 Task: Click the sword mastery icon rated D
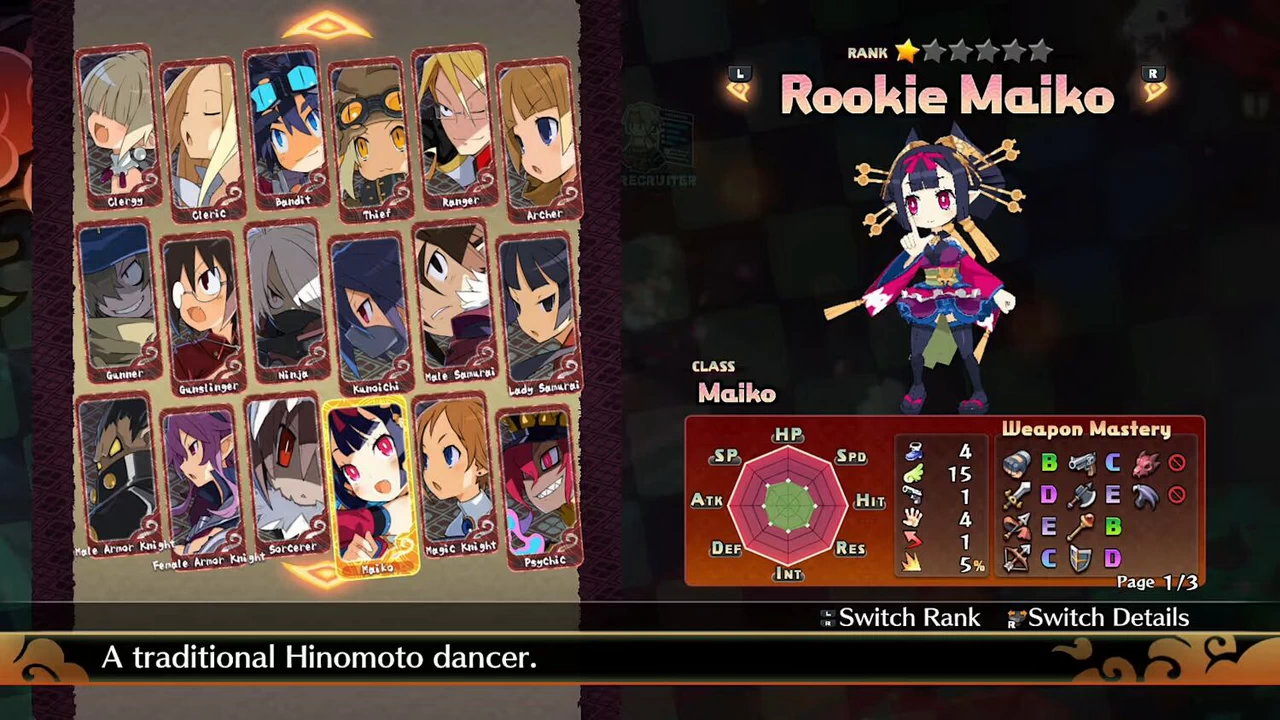[1016, 495]
